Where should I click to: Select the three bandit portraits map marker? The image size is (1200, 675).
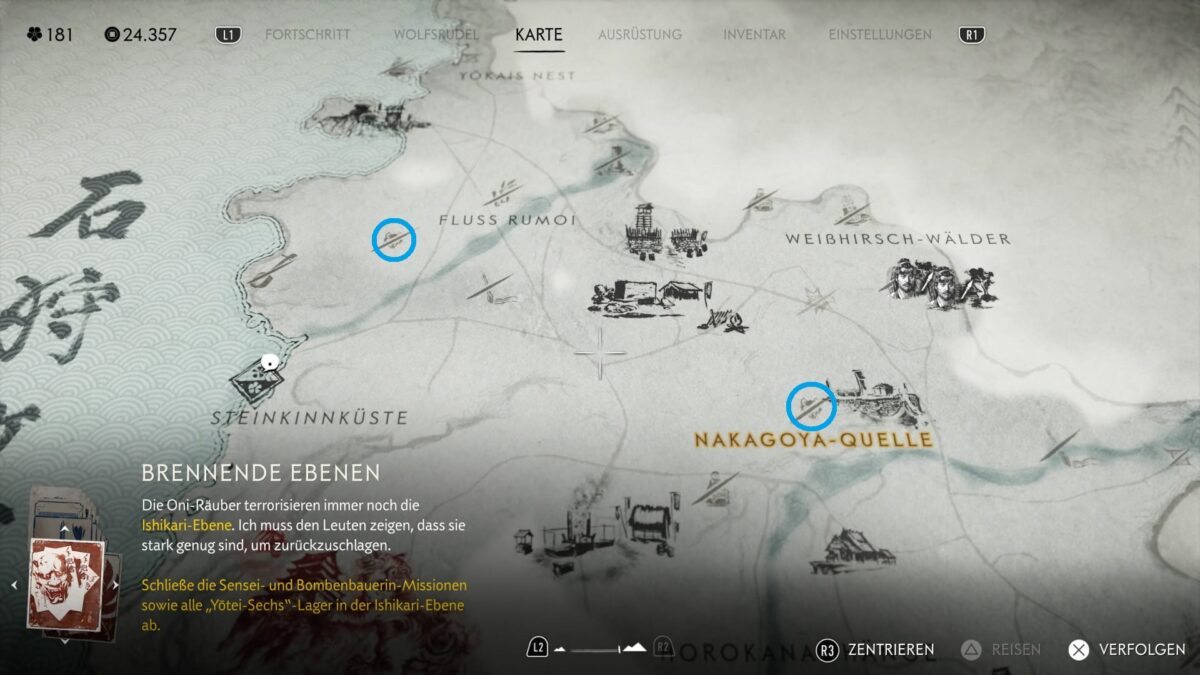pos(937,284)
